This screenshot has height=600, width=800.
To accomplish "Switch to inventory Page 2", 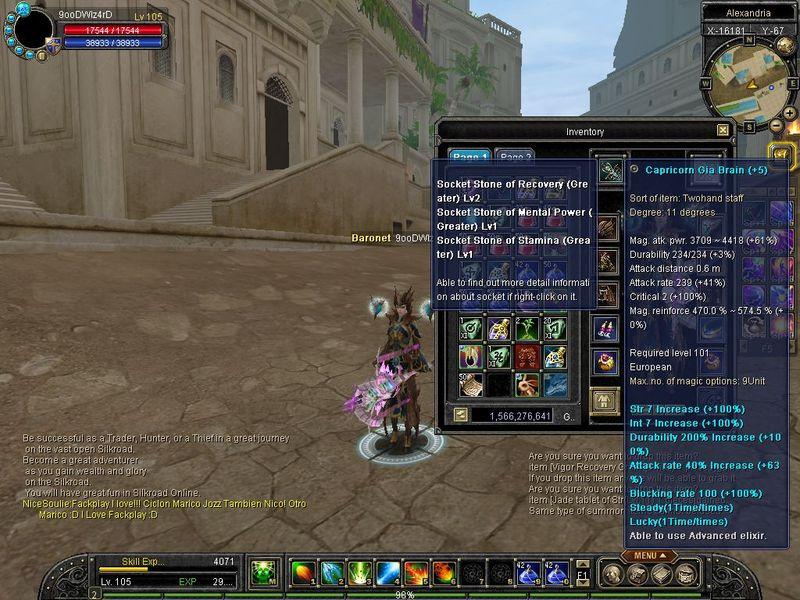I will coord(516,157).
